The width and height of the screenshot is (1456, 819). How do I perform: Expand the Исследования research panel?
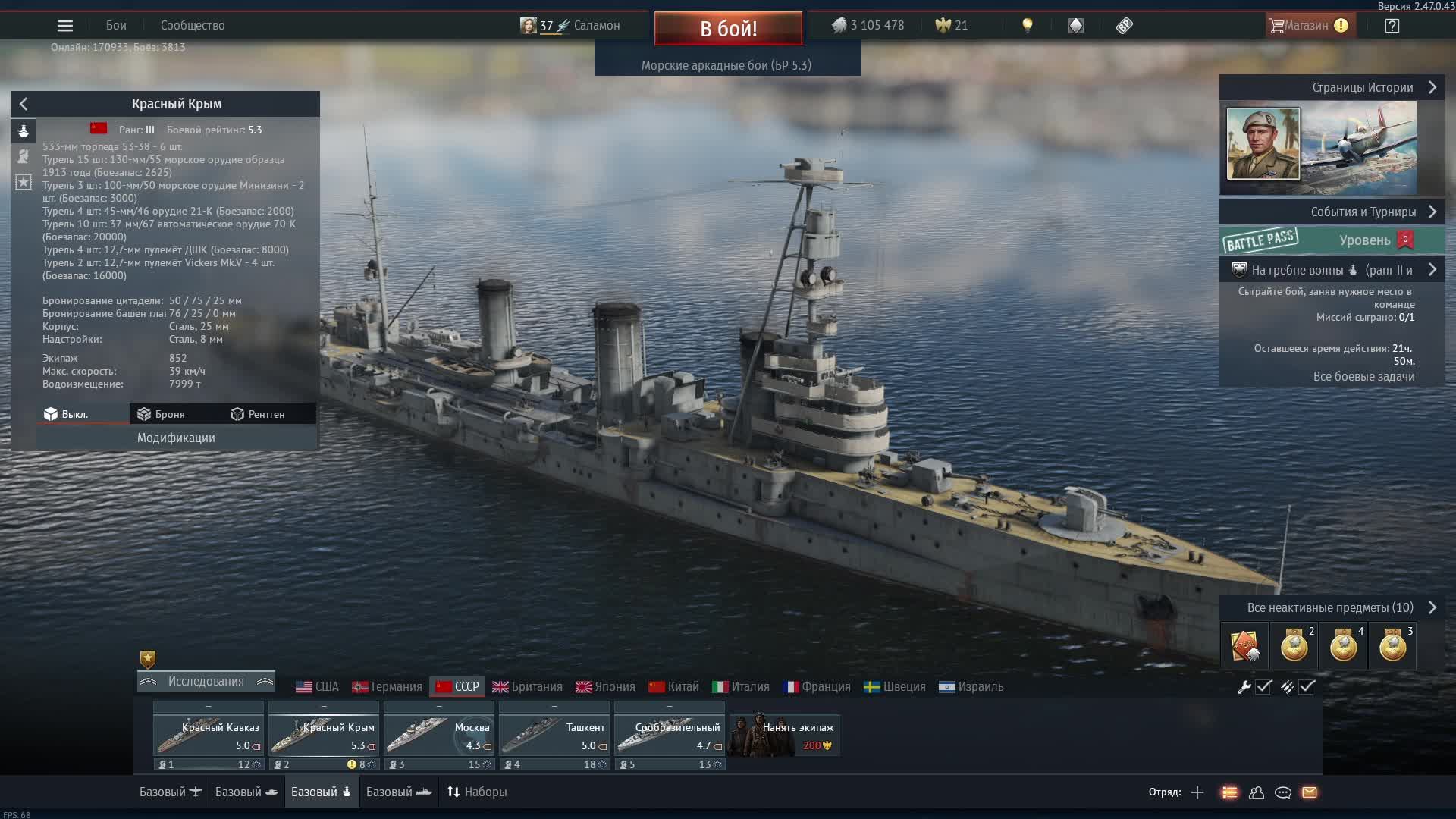[206, 681]
